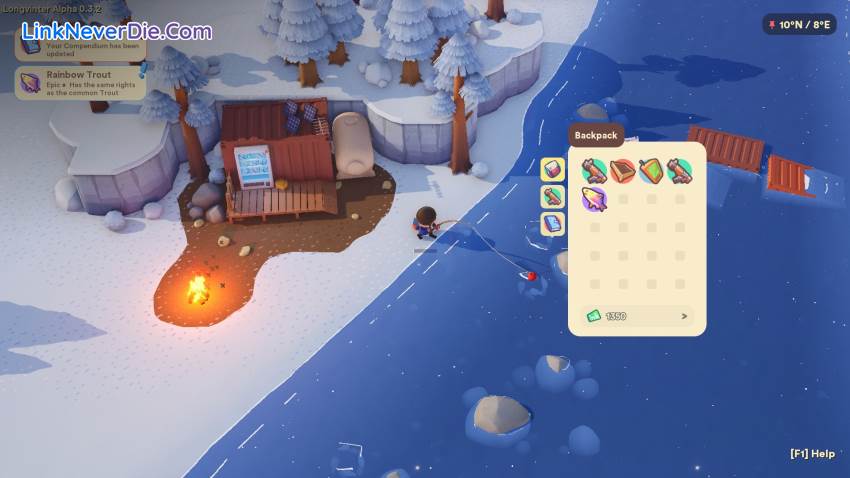850x478 pixels.
Task: Select the green leaf-shaped backpack item
Action: (x=651, y=171)
